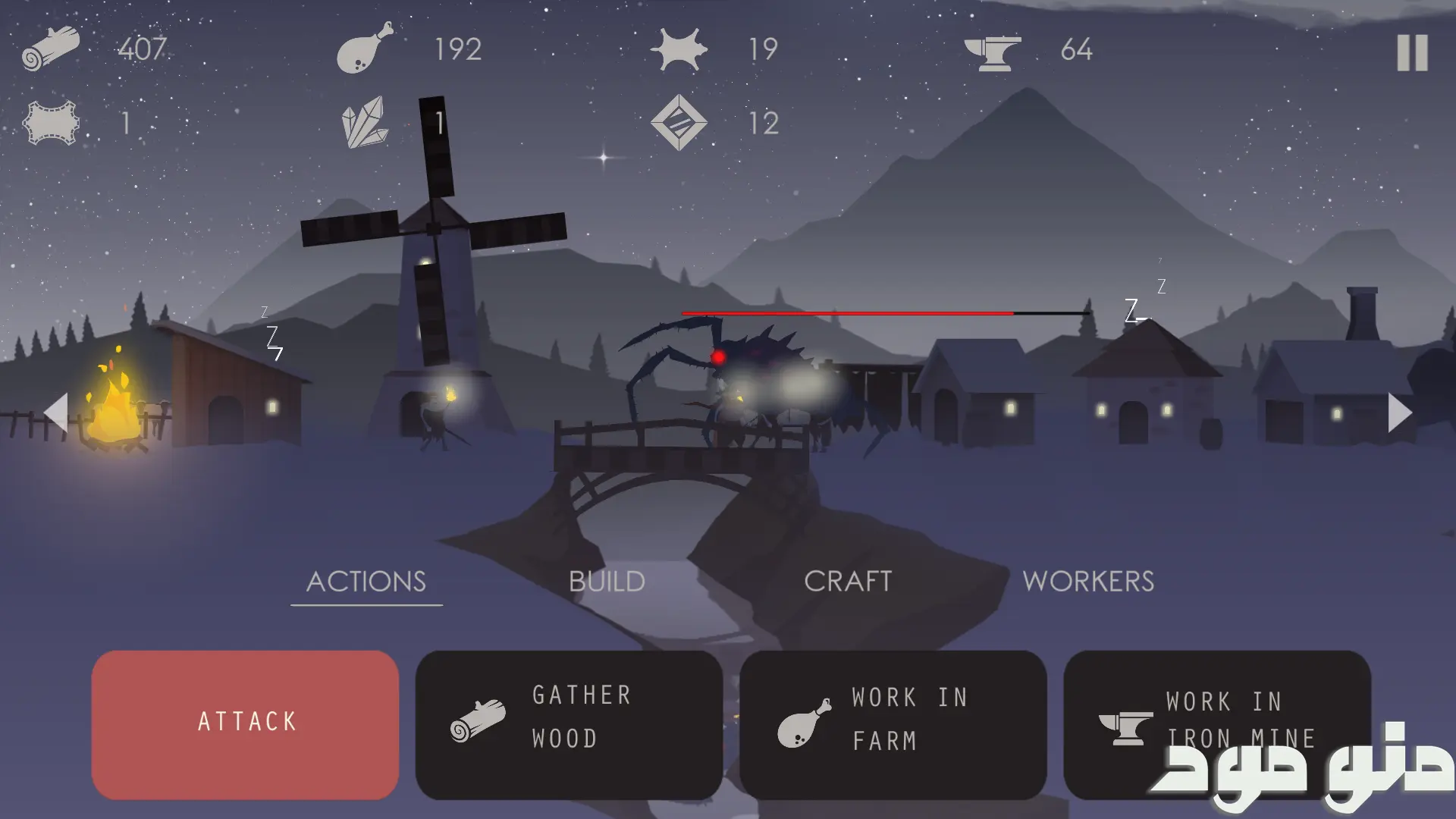
Task: Click the right scroll arrow
Action: 1399,413
